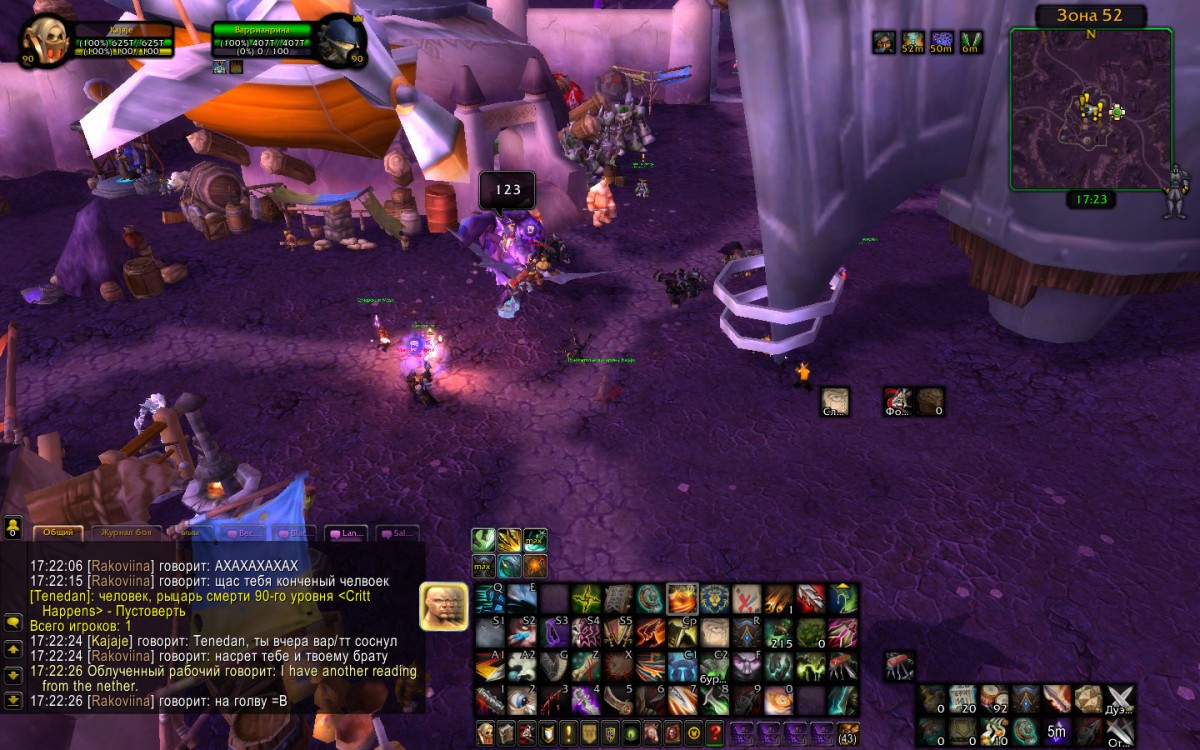Screen dimensions: 1200x750
Task: Open the minimap showing Зона 52
Action: pyautogui.click(x=1090, y=108)
